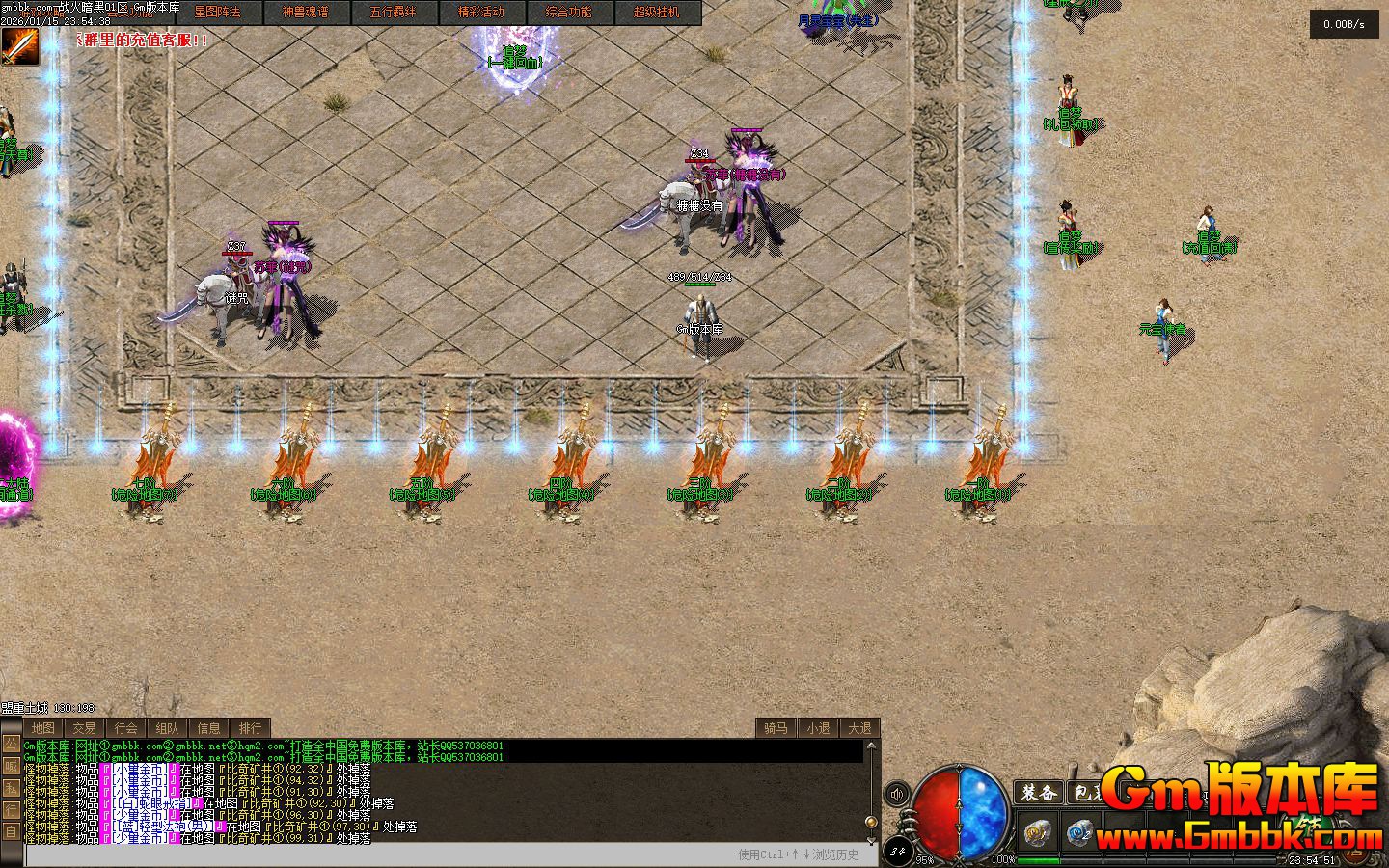Use the yellow scroll in the hotbar
The image size is (1389, 868).
[1037, 832]
